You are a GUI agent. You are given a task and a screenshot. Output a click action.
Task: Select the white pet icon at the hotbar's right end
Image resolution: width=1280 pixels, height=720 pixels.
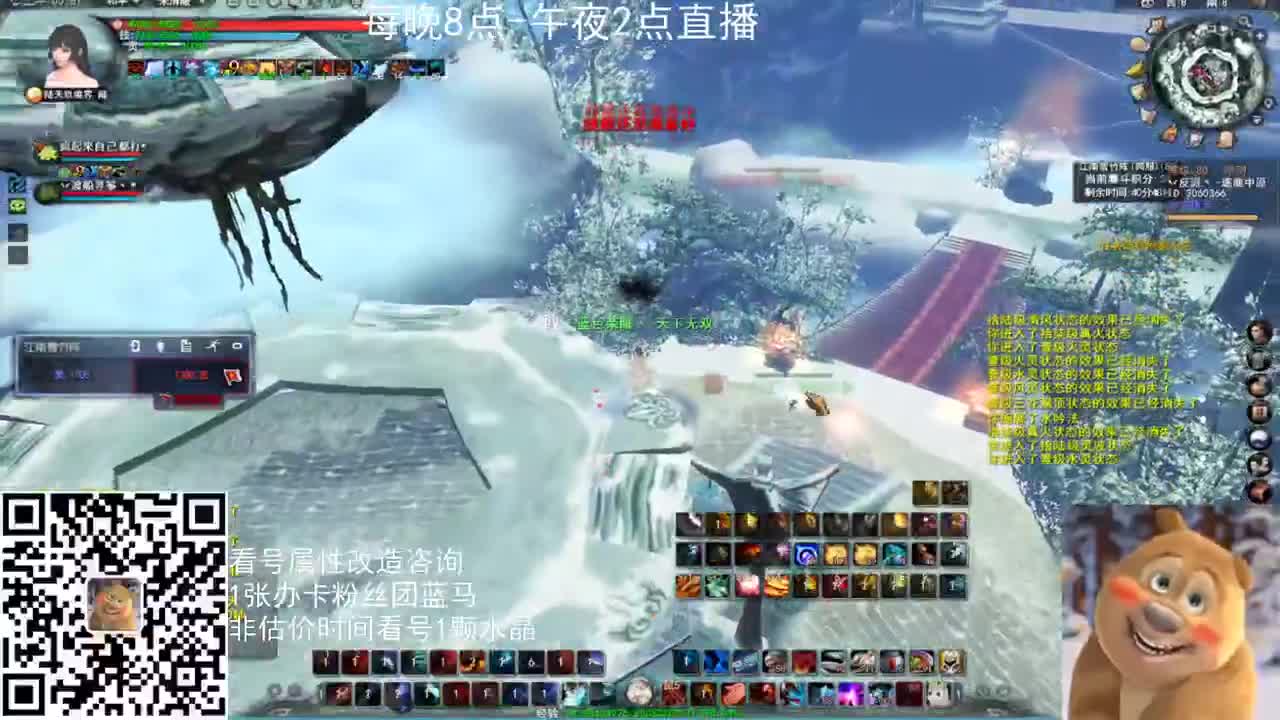tap(937, 693)
